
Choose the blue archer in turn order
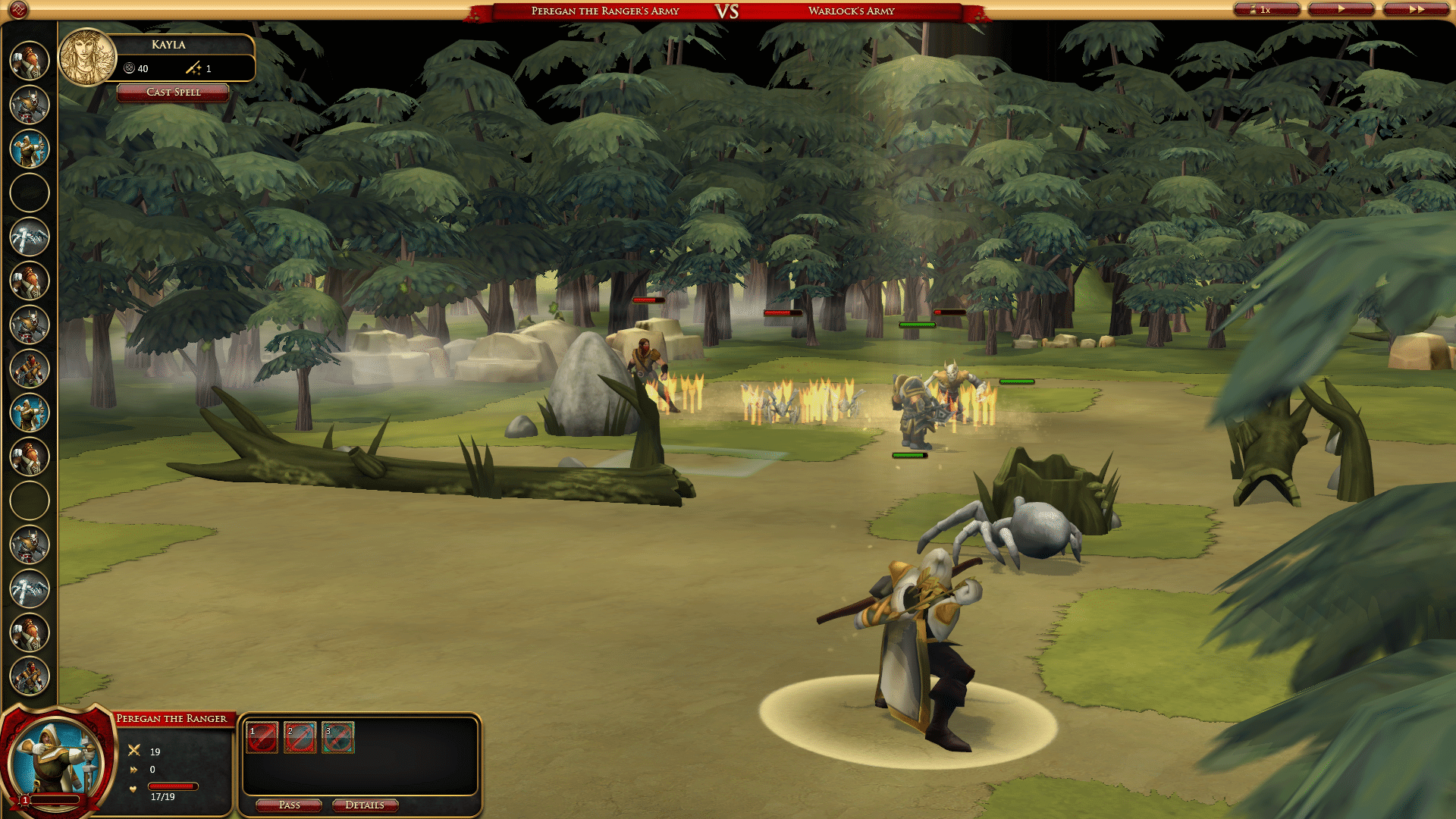30,149
